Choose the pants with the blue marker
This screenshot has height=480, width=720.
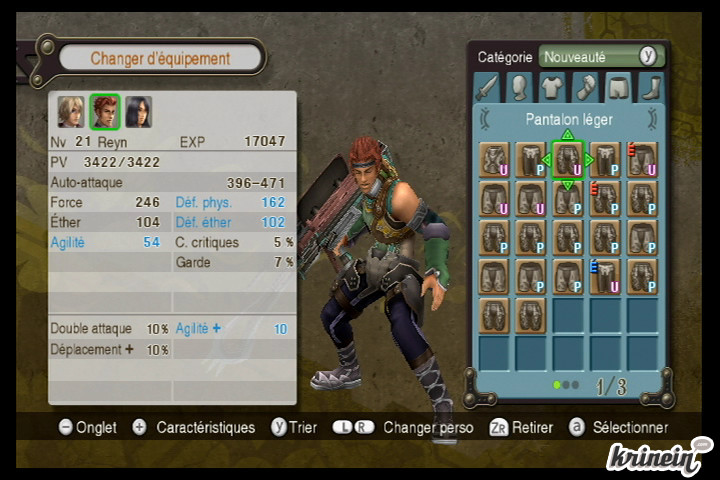[604, 276]
